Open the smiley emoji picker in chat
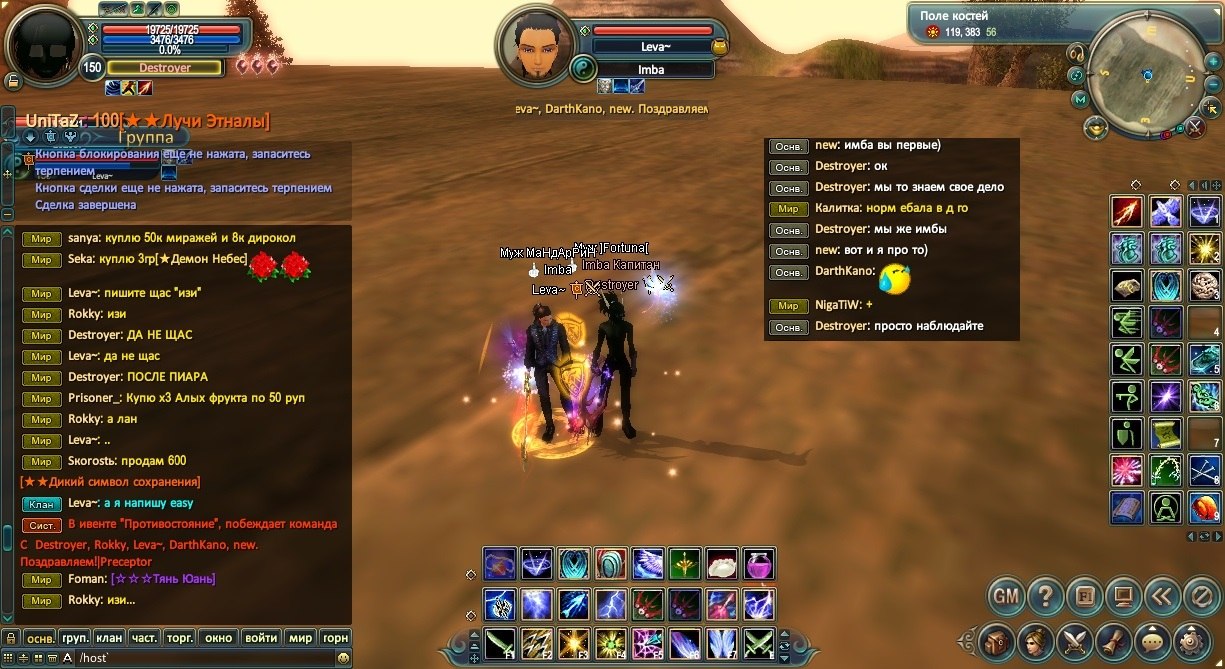The image size is (1225, 669). pos(344,658)
